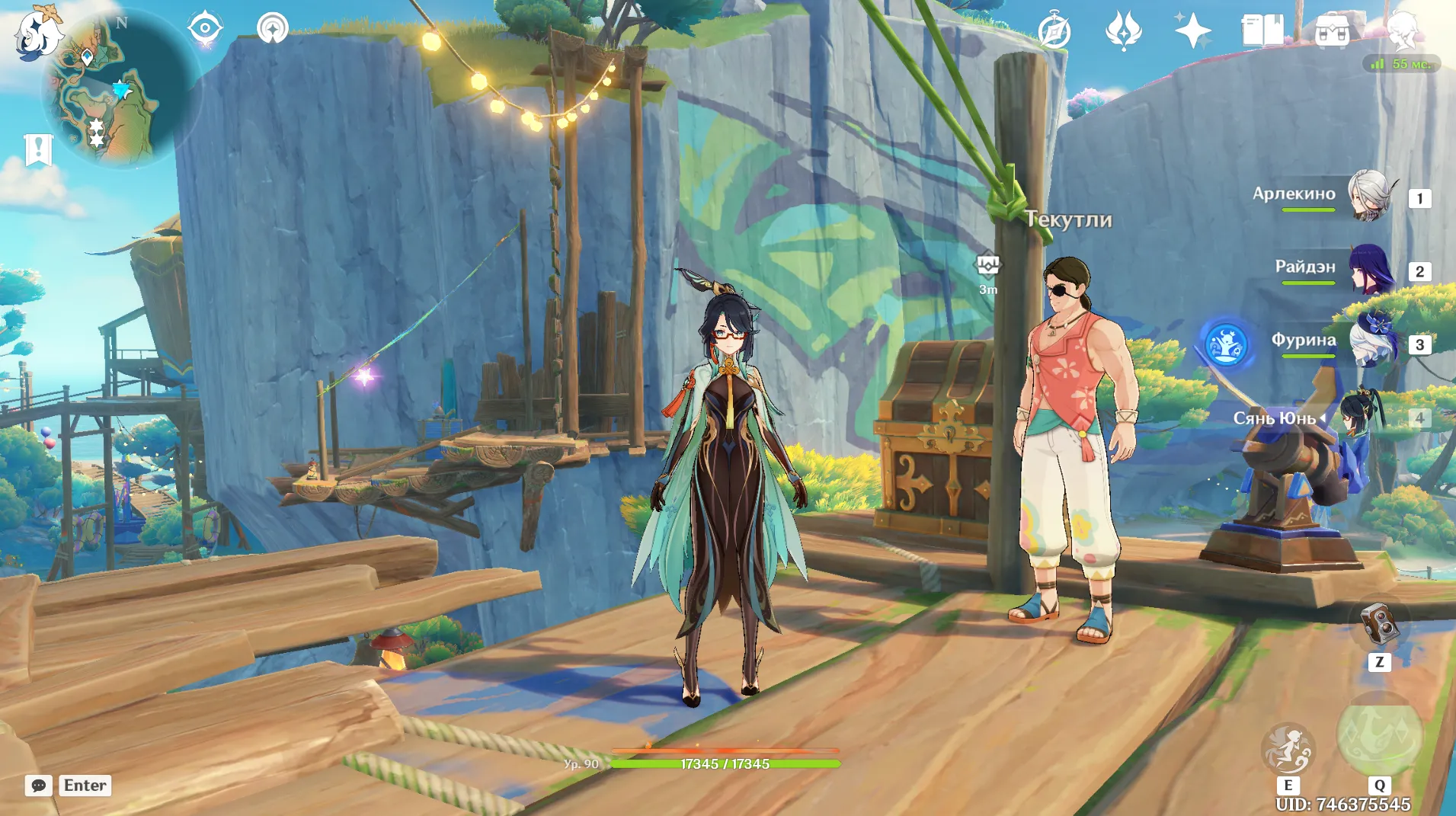
Task: Open the chat speech bubble
Action: tap(38, 786)
